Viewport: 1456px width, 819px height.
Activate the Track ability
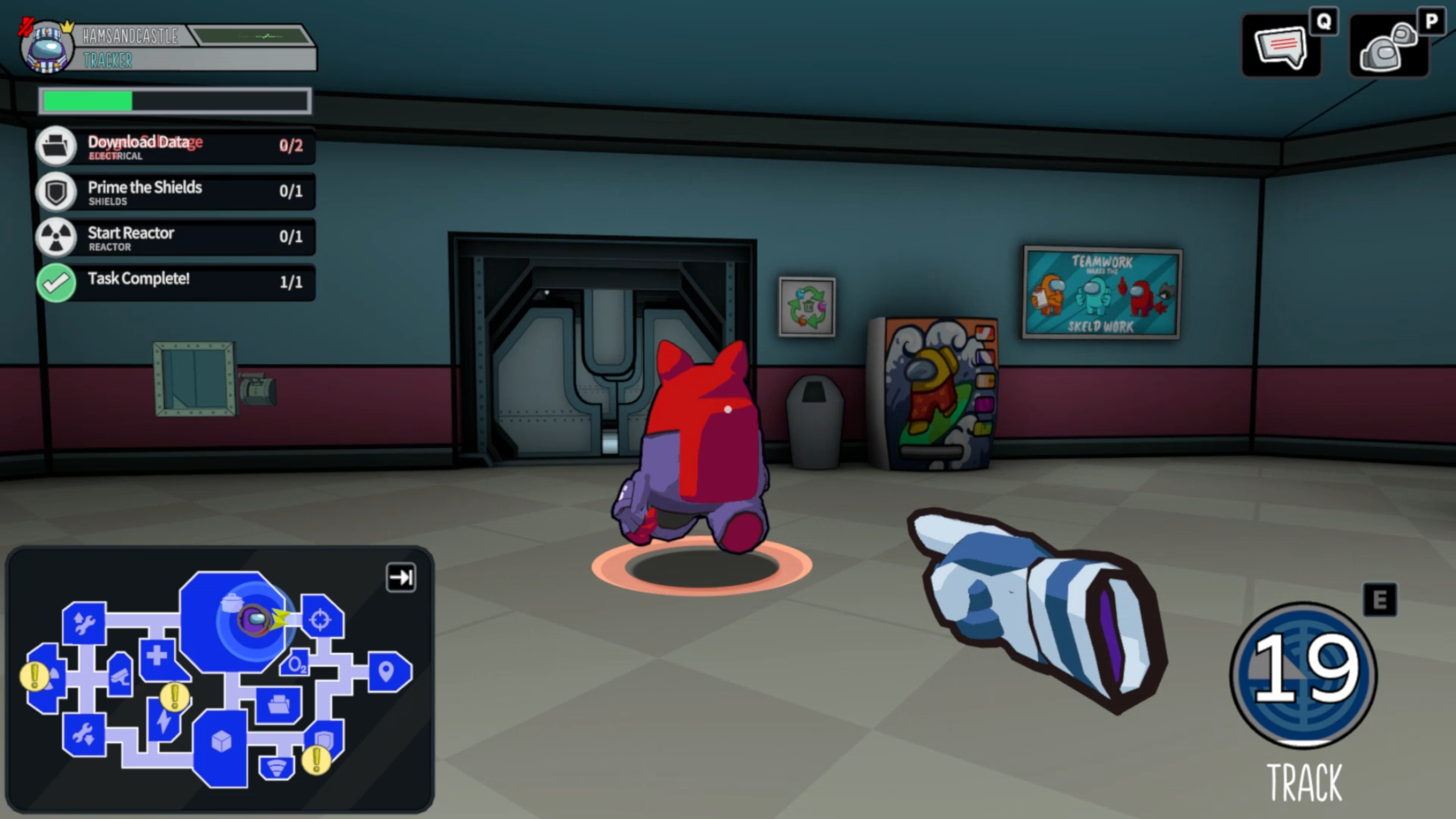click(1304, 675)
